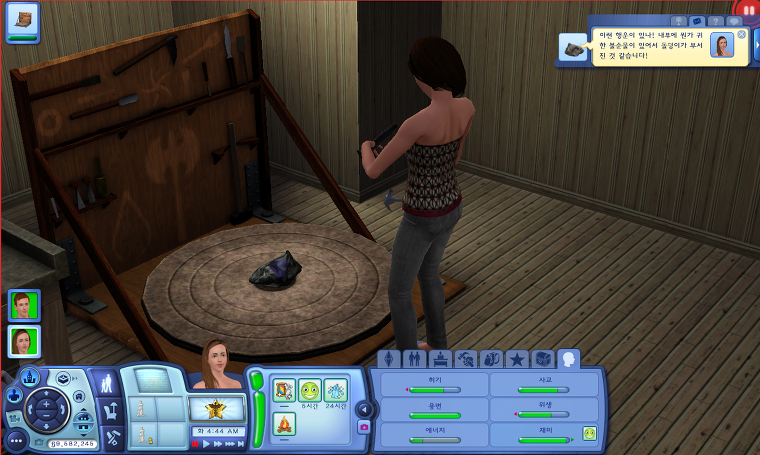
Task: Open the lifetime wish gold star panel
Action: coord(217,408)
